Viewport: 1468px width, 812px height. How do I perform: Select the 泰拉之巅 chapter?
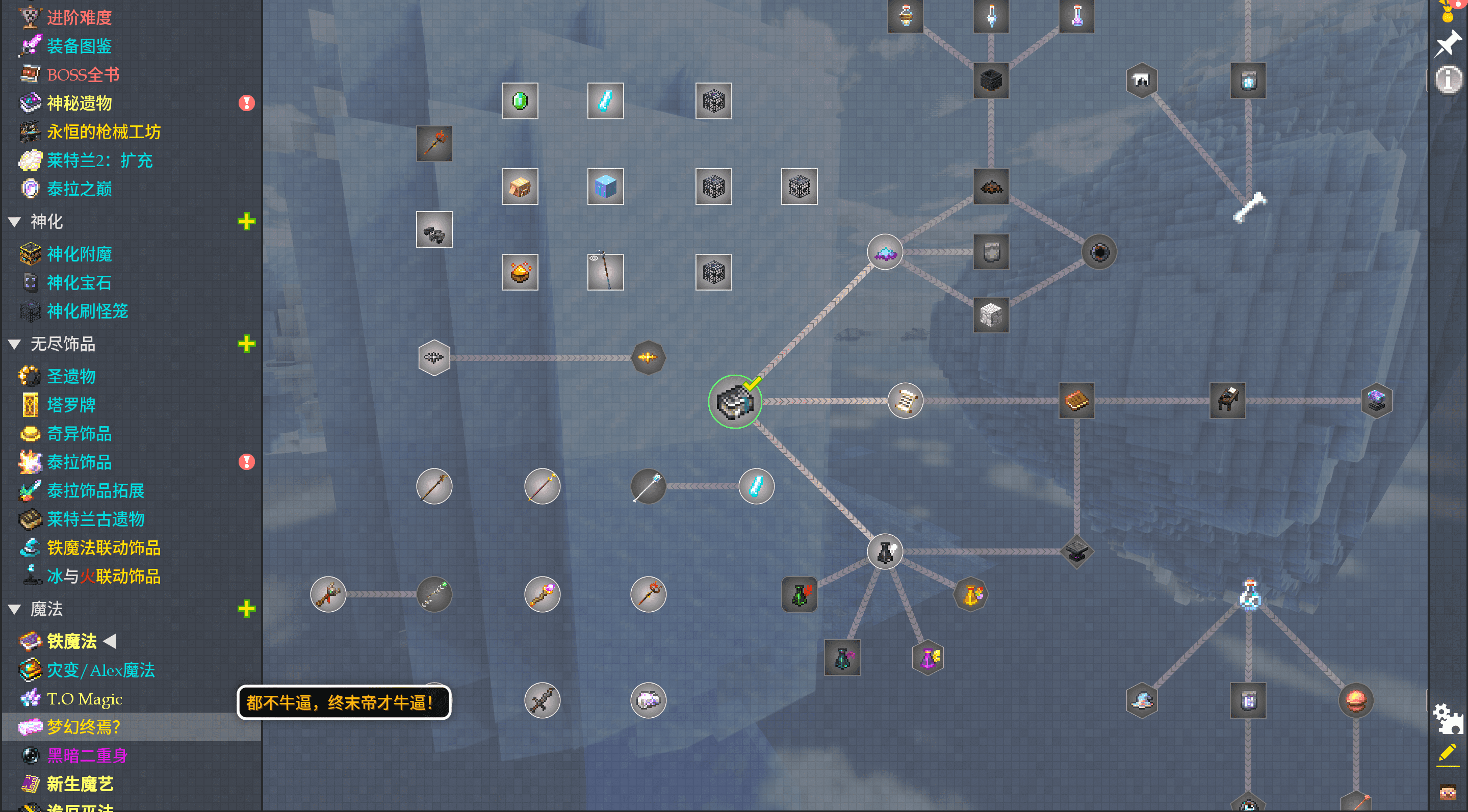(x=79, y=189)
